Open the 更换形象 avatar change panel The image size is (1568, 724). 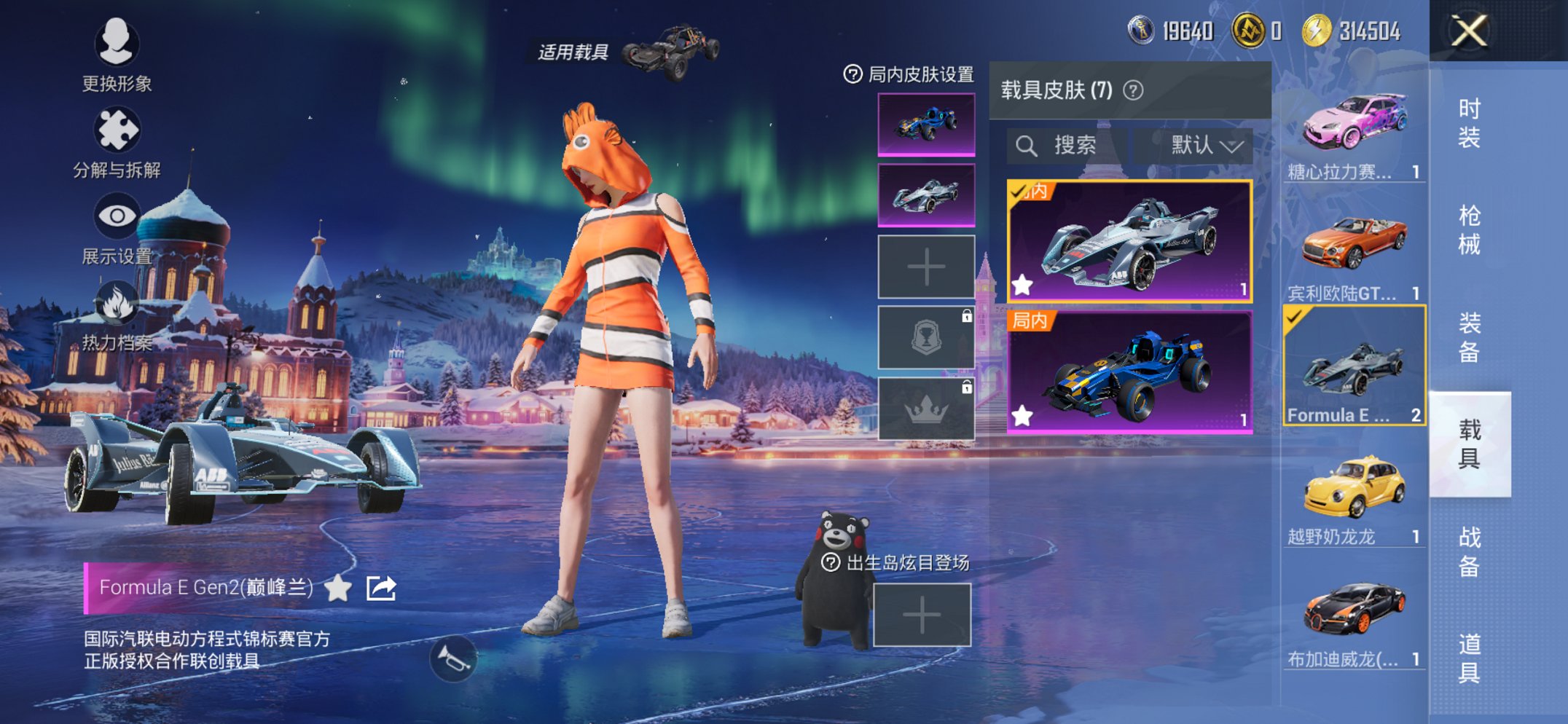118,45
